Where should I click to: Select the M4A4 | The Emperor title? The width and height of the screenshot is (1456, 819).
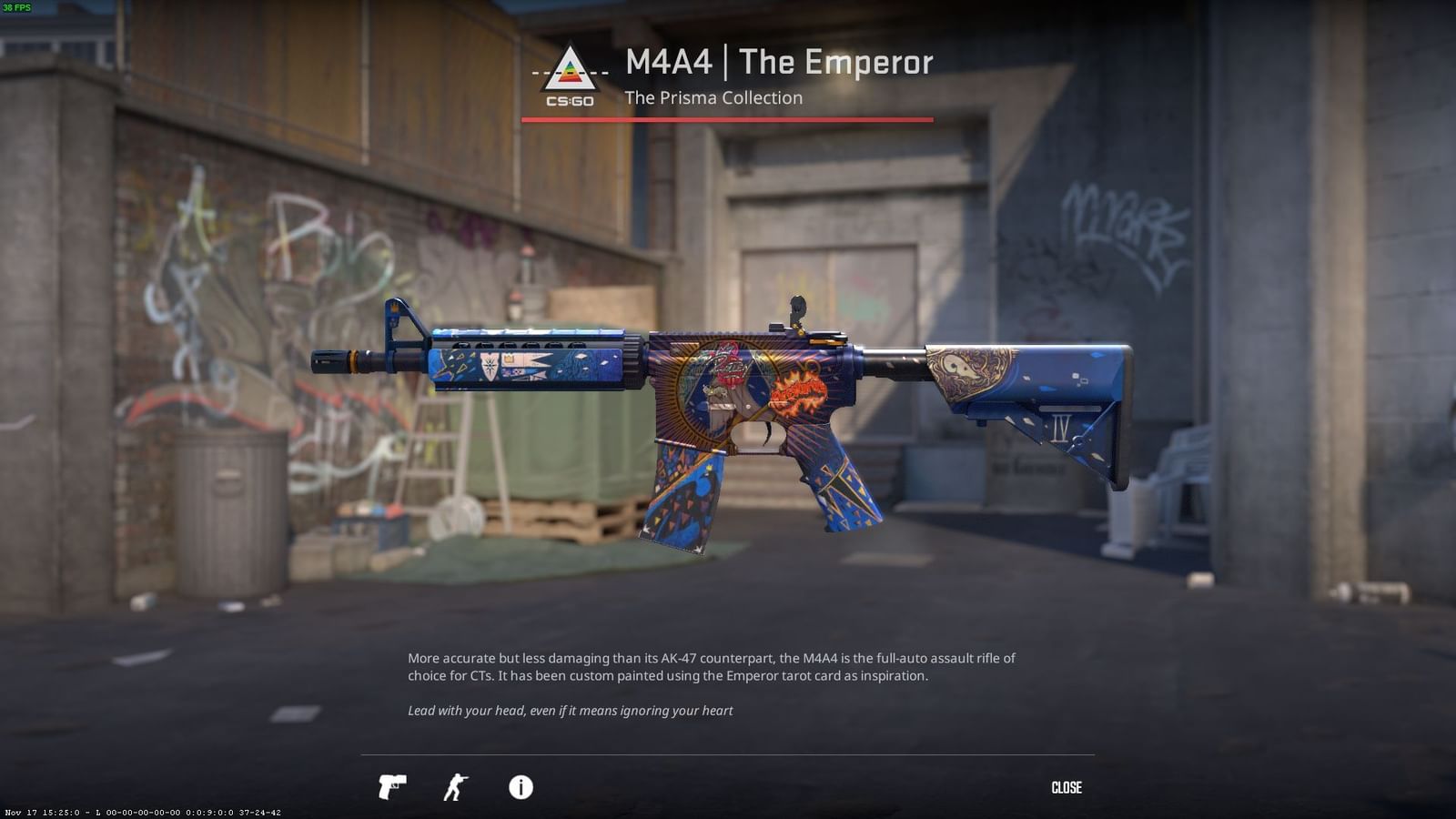(x=778, y=62)
